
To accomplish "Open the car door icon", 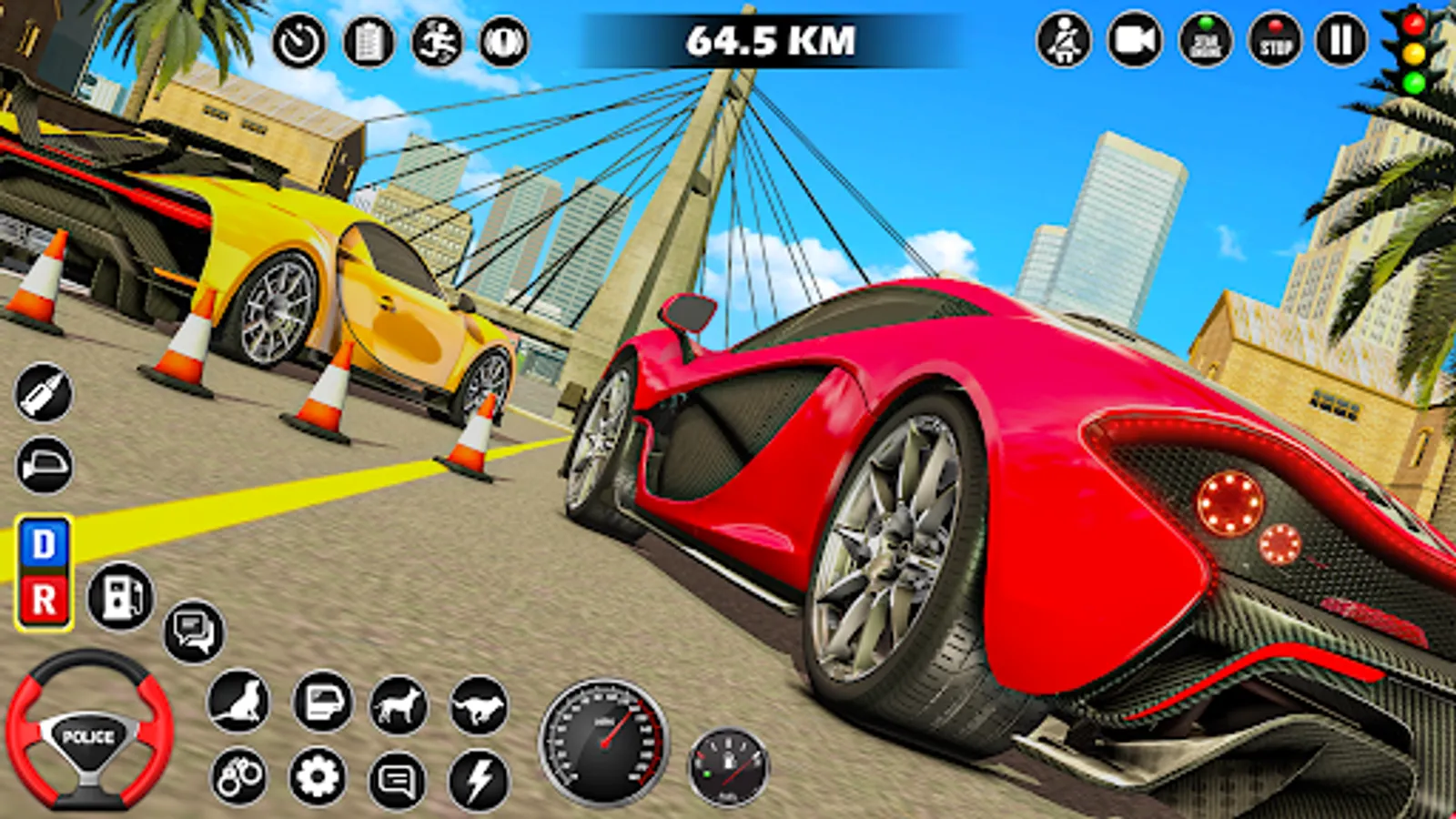I will (318, 707).
